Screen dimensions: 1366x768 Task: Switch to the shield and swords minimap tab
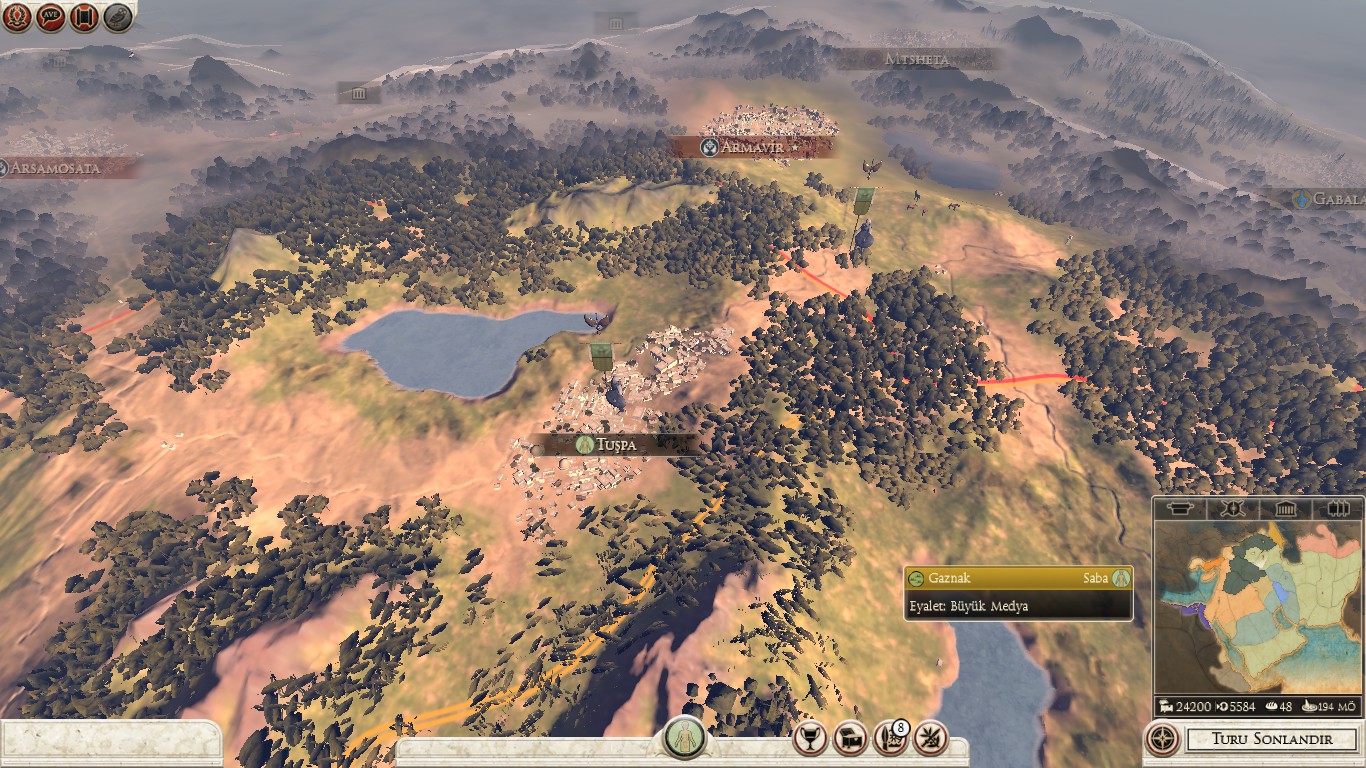click(x=1232, y=509)
